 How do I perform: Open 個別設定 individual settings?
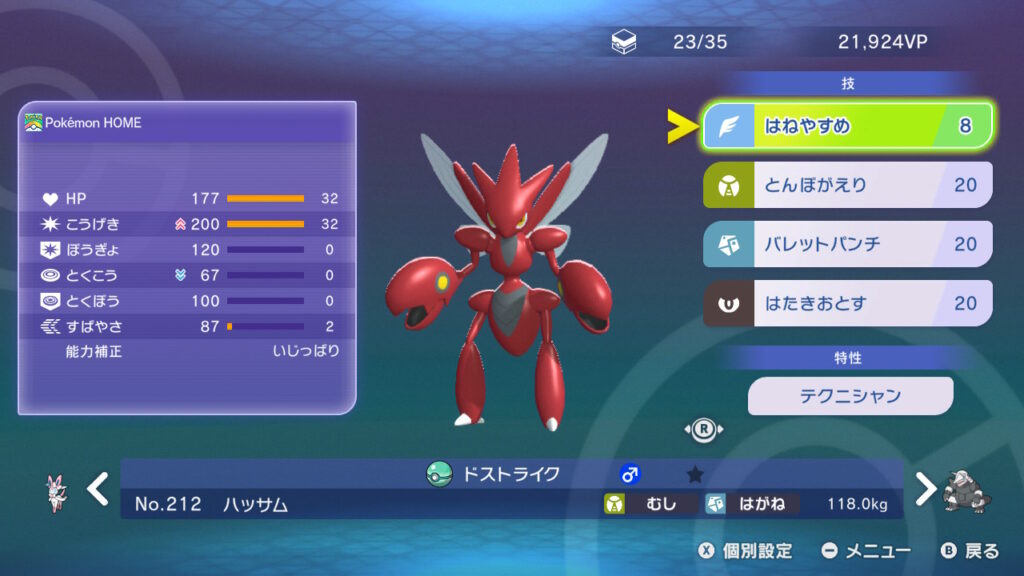(745, 551)
